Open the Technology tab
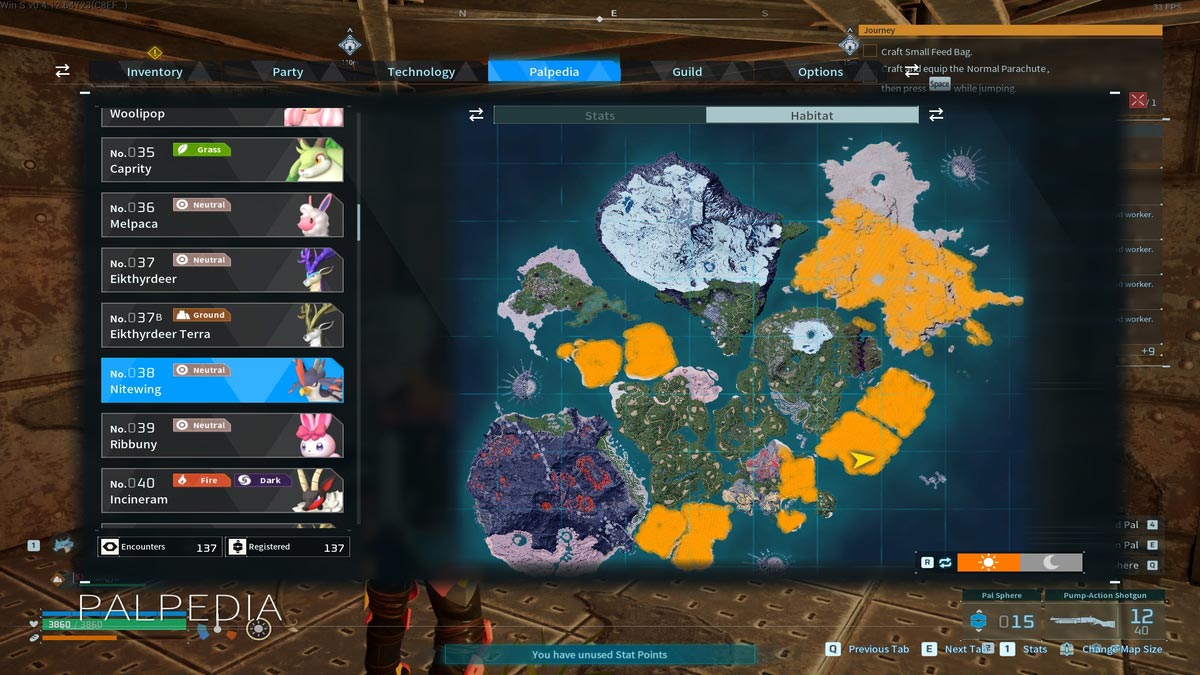The width and height of the screenshot is (1200, 675). [421, 72]
